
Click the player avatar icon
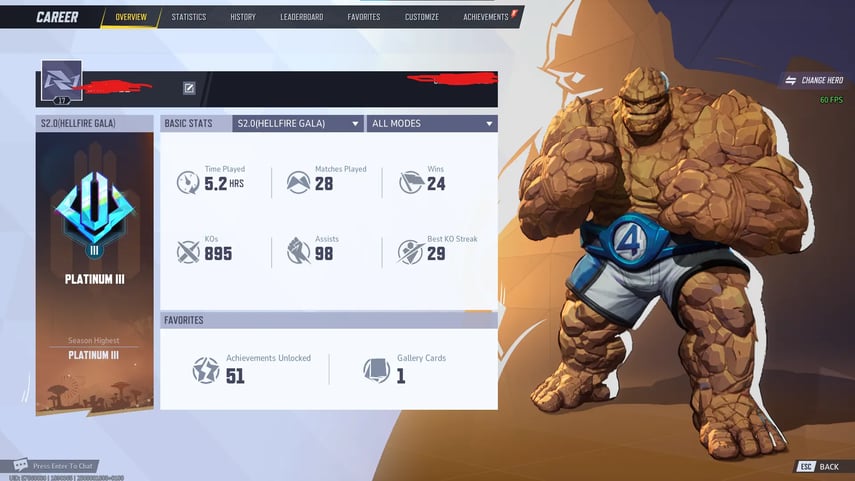click(61, 81)
